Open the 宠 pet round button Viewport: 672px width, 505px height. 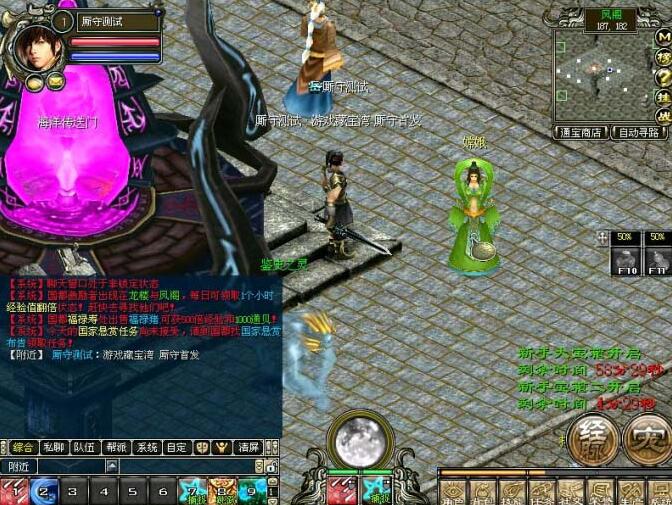pos(646,440)
